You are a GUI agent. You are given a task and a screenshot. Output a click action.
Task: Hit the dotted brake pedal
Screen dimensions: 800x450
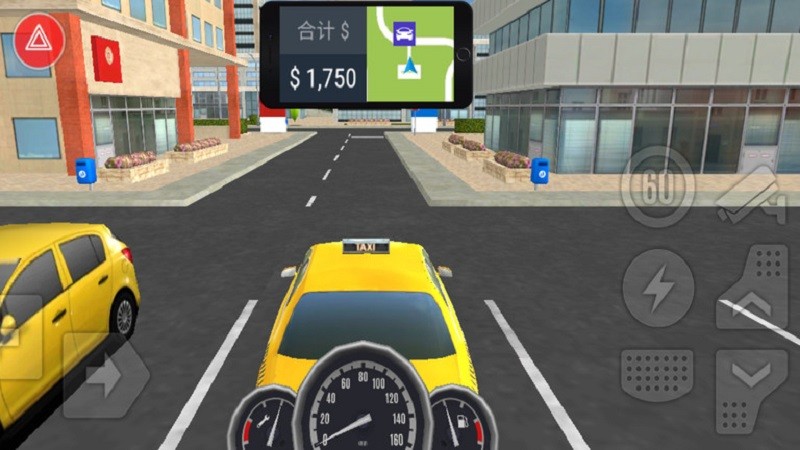(657, 376)
